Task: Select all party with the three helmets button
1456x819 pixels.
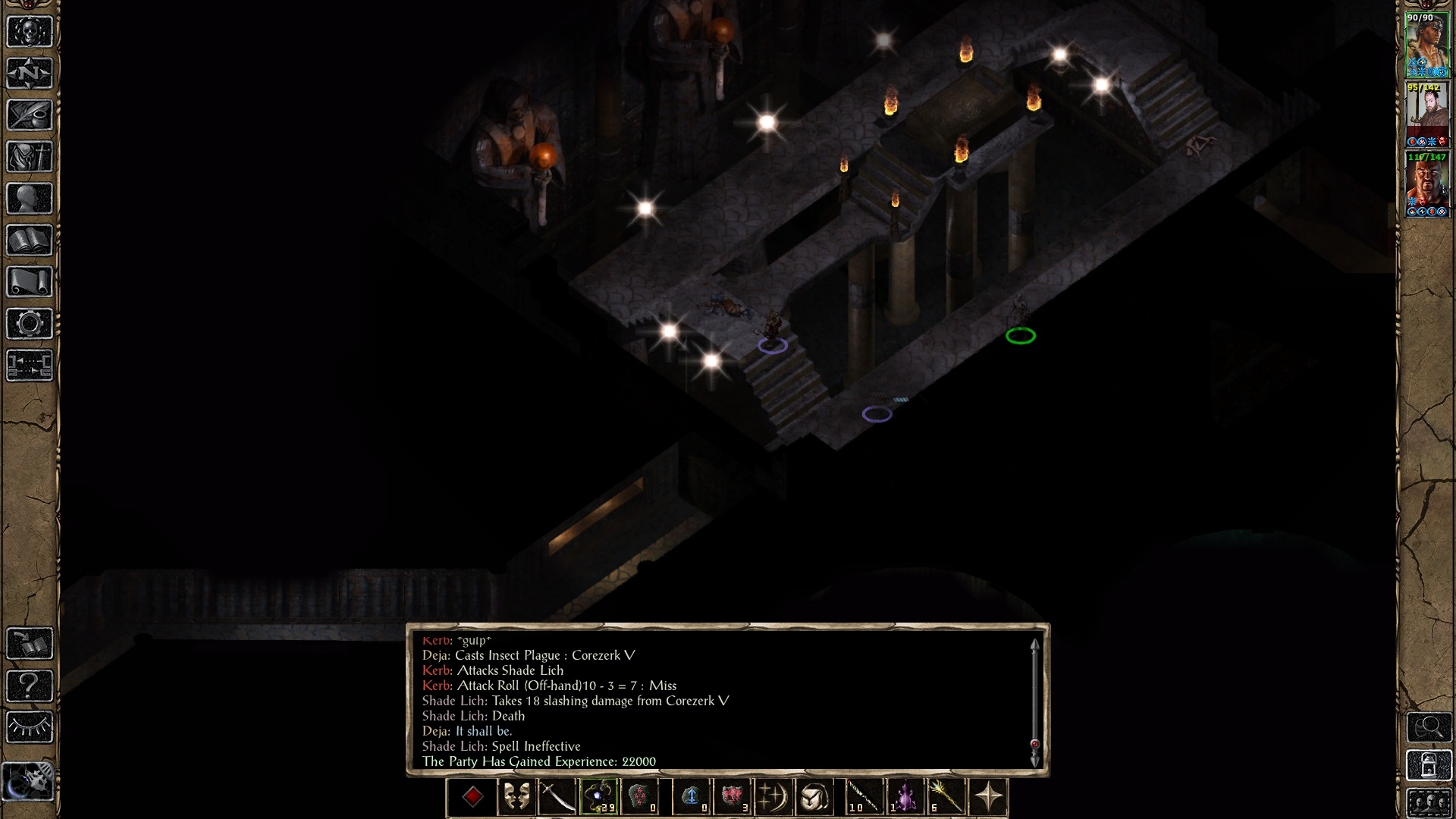Action: 1429,803
